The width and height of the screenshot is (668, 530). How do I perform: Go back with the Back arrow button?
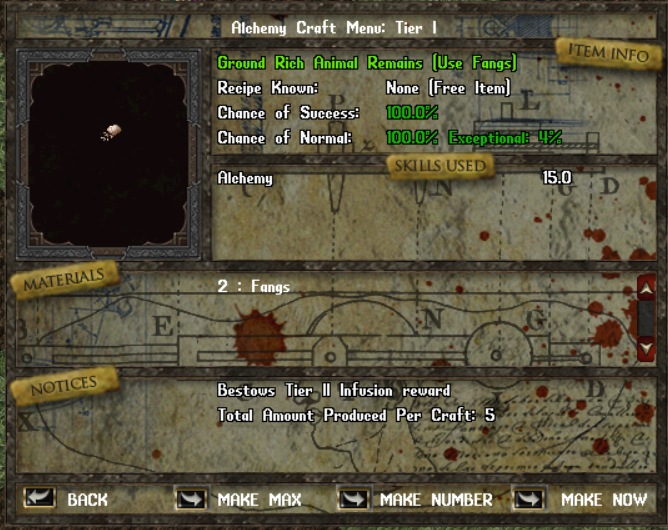tap(40, 498)
